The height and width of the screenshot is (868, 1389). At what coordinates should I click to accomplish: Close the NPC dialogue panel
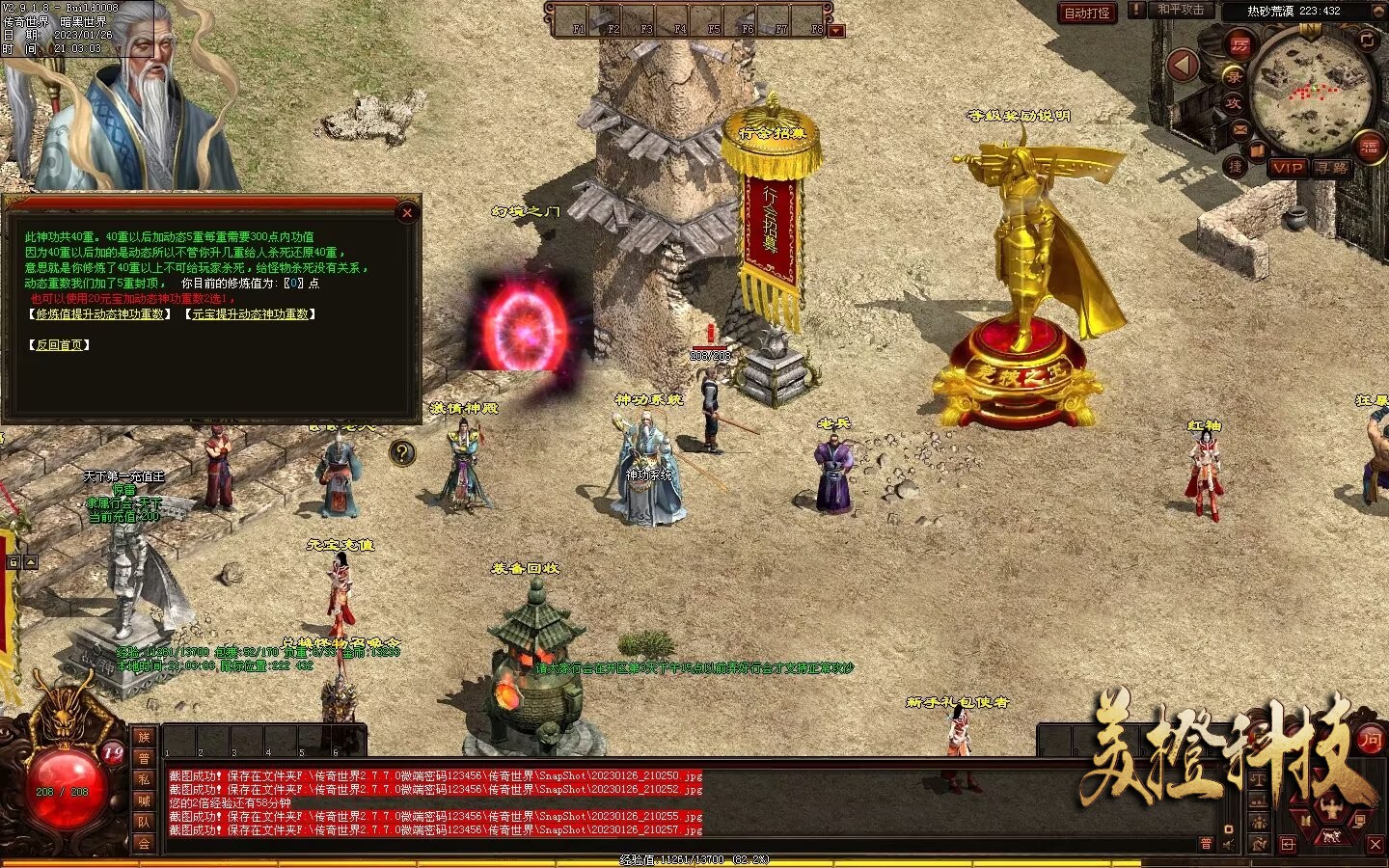407,213
